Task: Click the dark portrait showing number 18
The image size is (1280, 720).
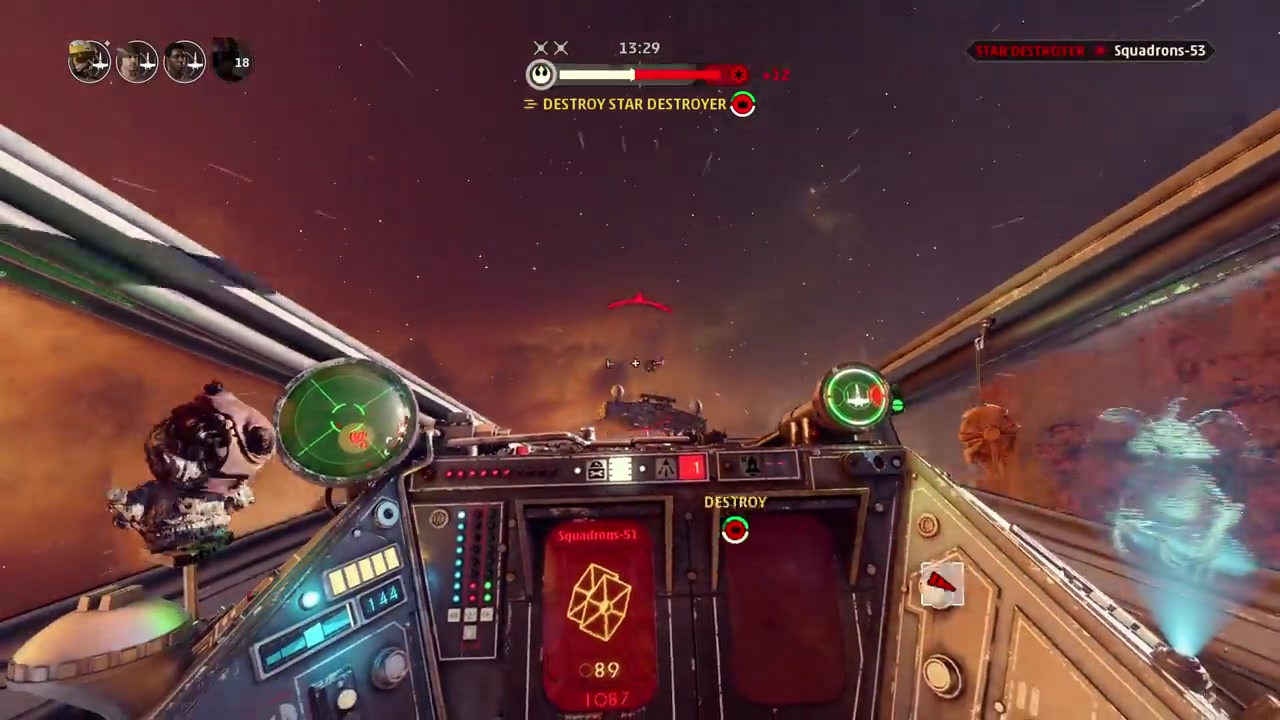Action: click(x=232, y=62)
